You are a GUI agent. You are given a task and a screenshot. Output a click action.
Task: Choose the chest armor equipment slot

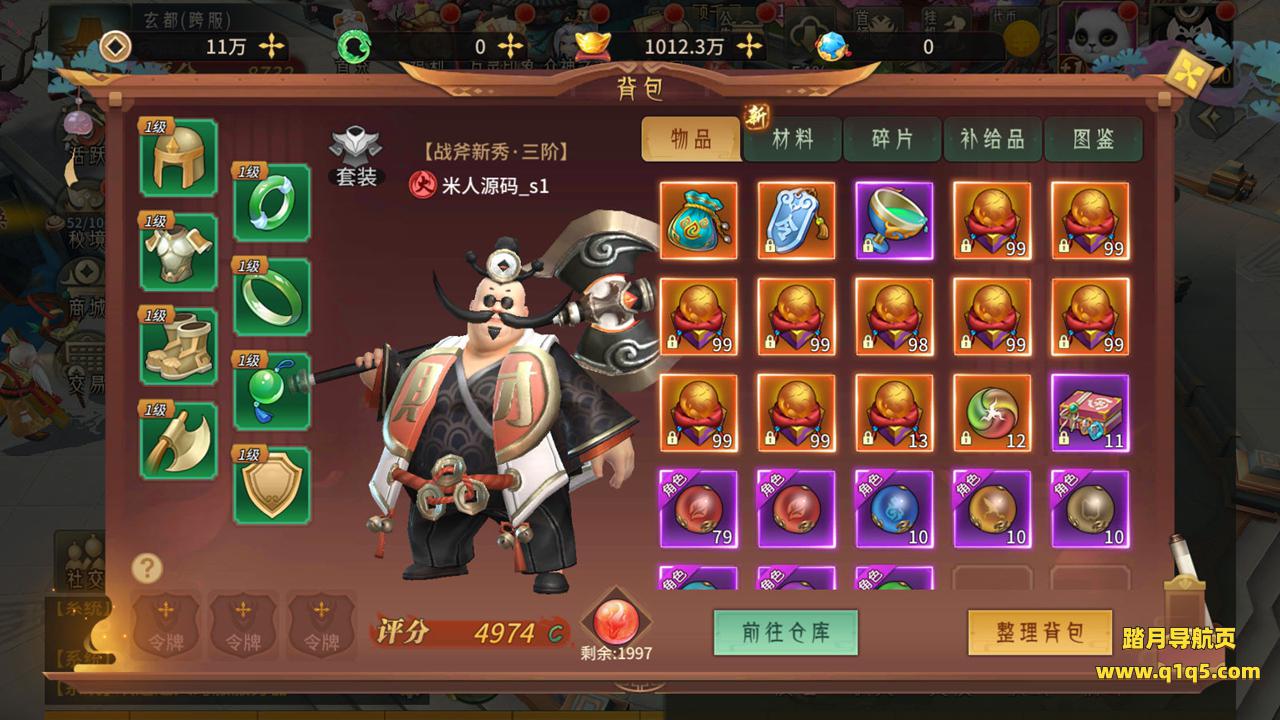(x=179, y=252)
